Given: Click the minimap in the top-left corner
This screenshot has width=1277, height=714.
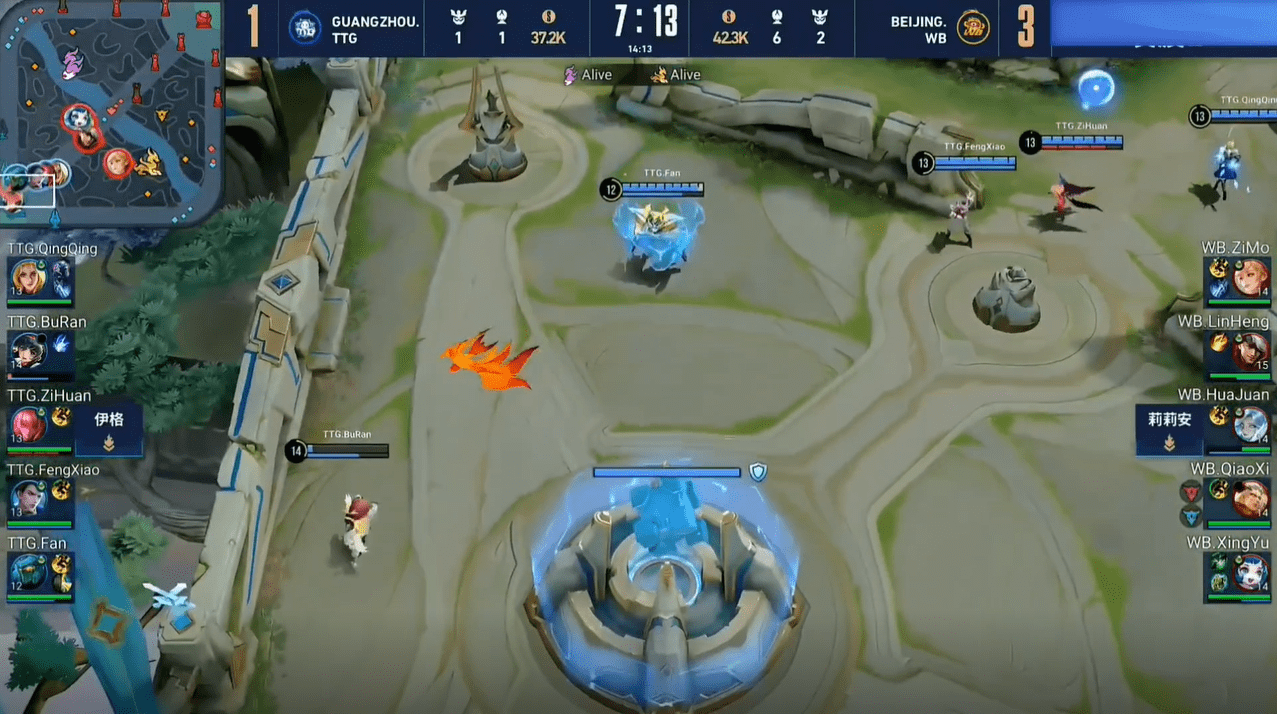Looking at the screenshot, I should coord(110,110).
